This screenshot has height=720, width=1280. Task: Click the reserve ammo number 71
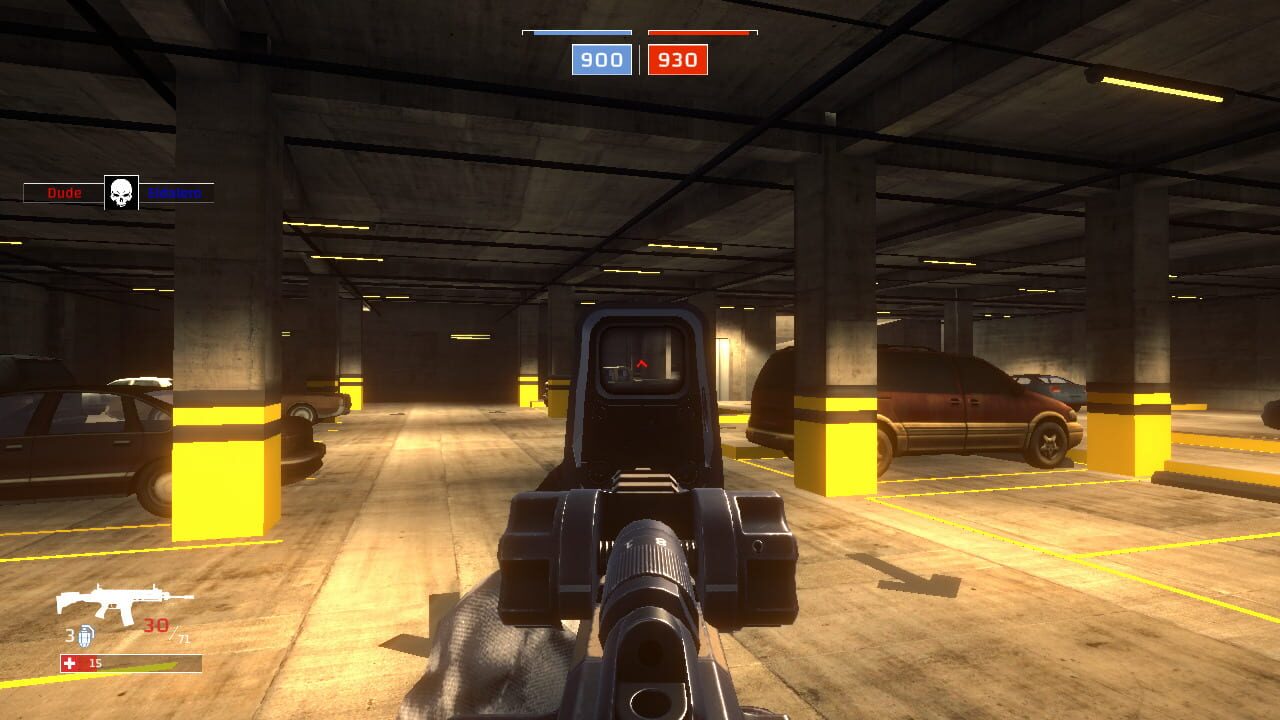point(183,640)
